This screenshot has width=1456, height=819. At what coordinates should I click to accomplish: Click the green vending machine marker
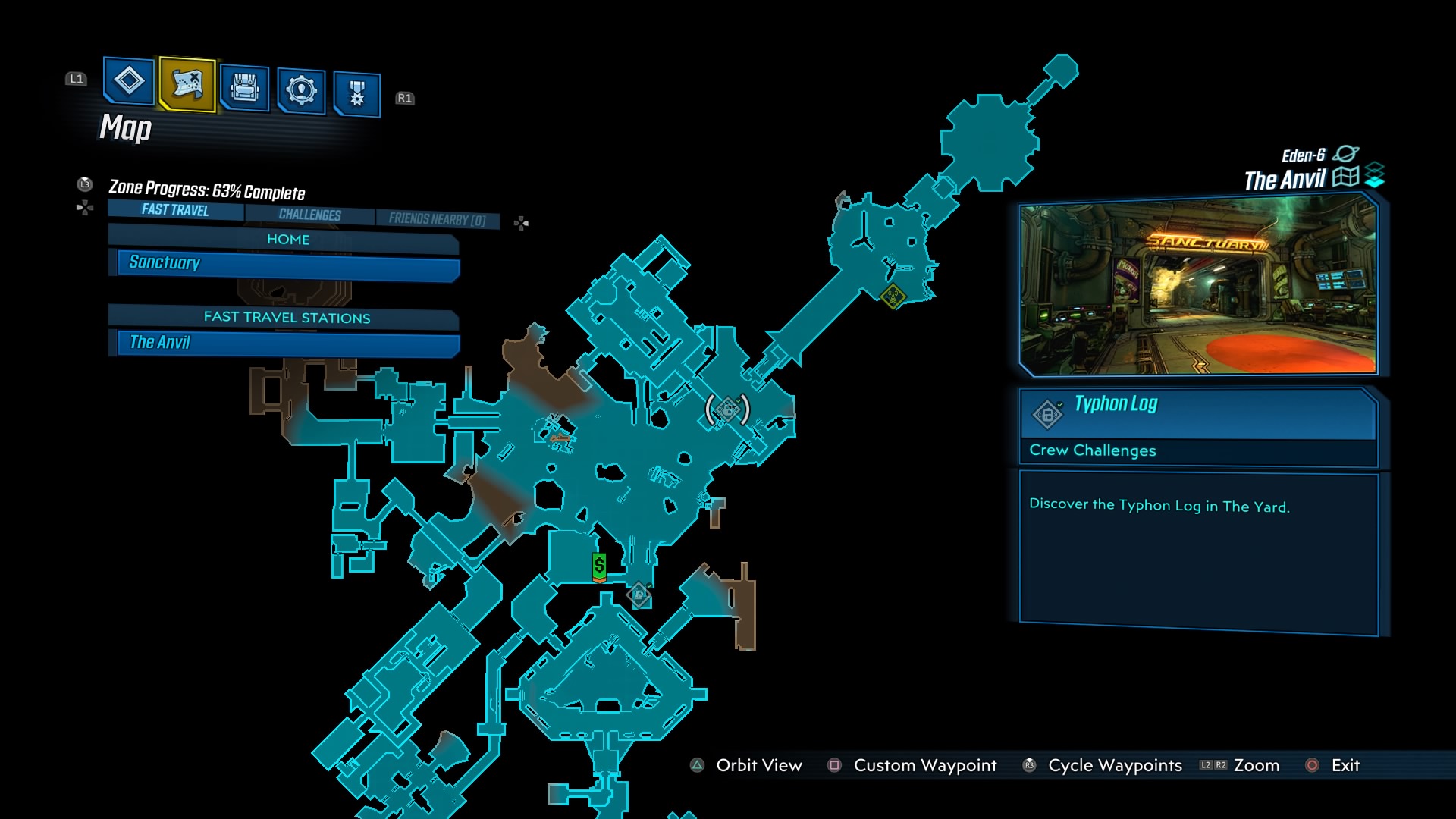pyautogui.click(x=598, y=566)
